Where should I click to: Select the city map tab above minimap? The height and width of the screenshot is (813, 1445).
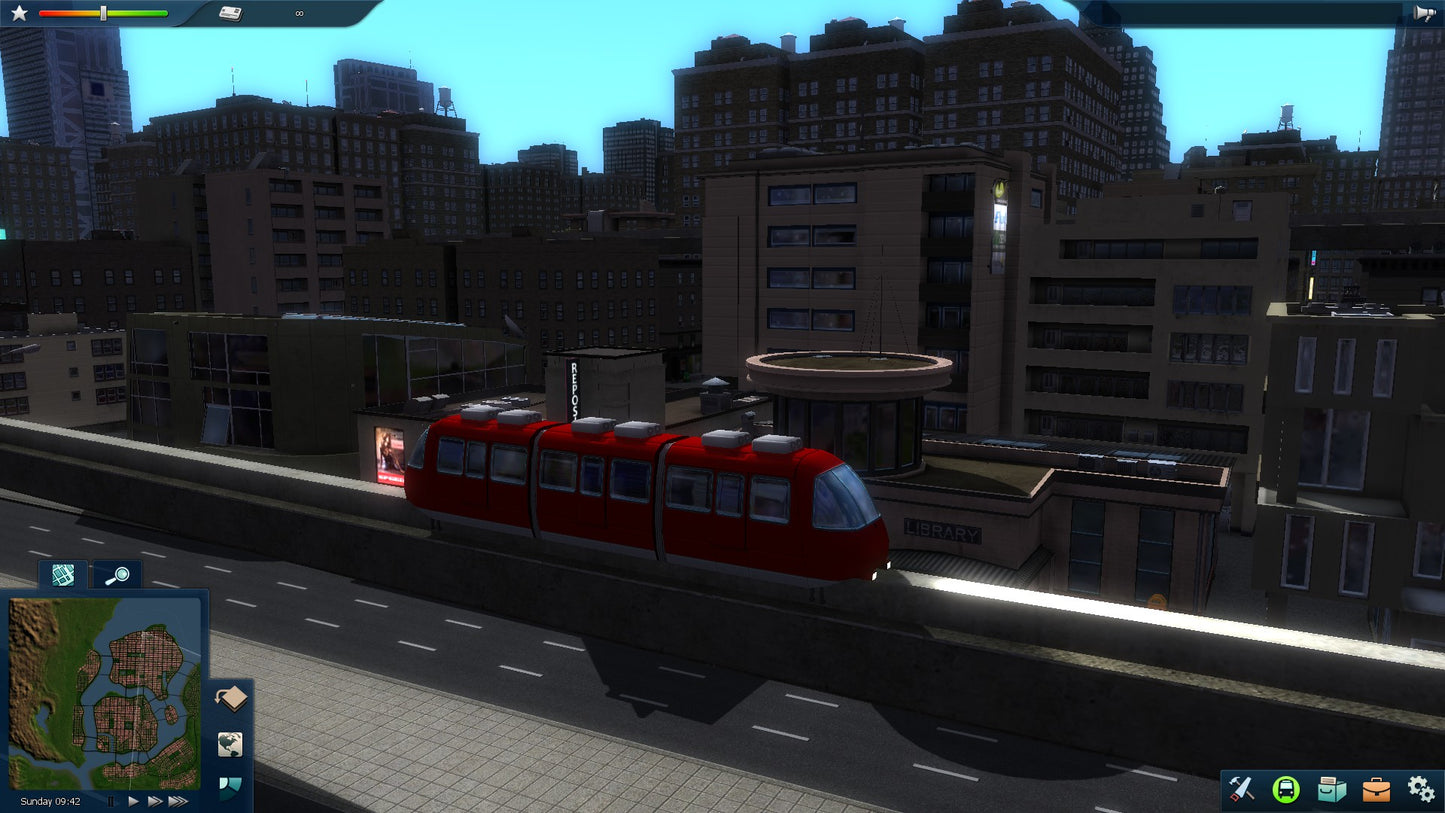point(62,575)
